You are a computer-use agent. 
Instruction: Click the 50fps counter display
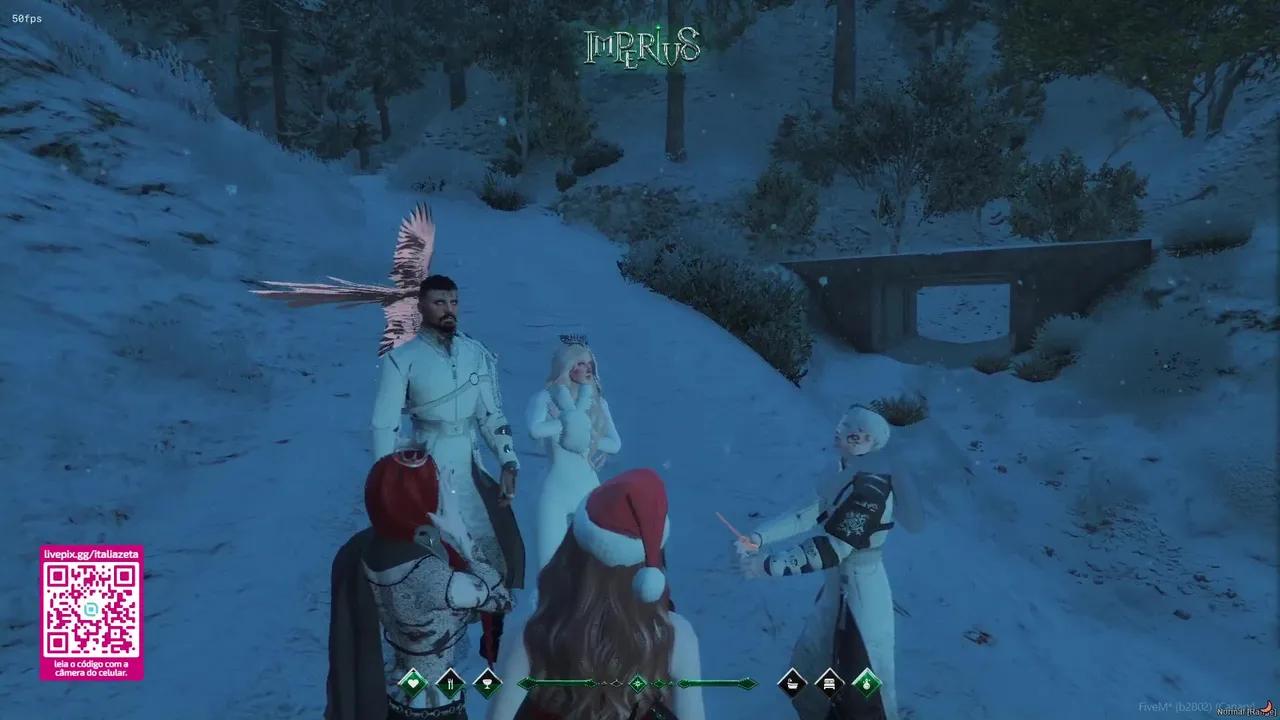click(x=26, y=16)
